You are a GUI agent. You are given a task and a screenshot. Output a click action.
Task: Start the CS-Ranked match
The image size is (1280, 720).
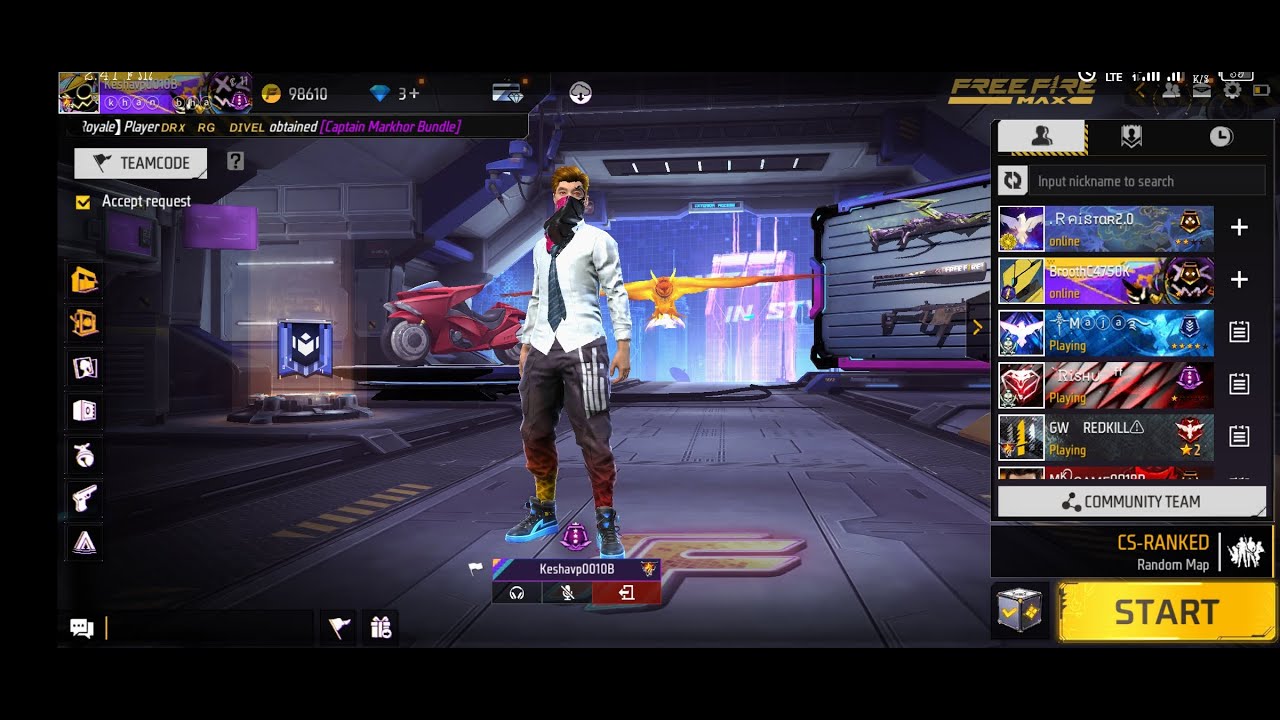[x=1166, y=612]
